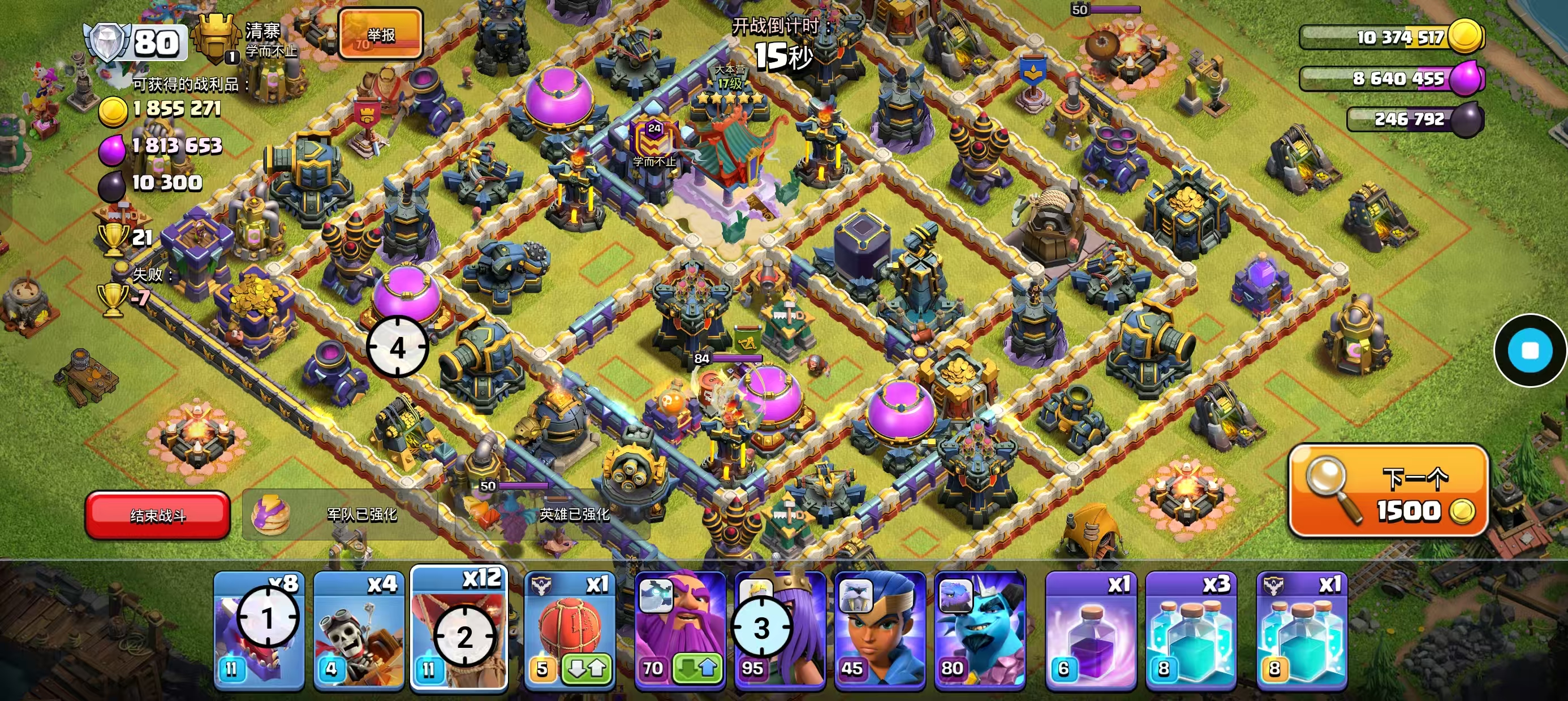Choose the Dragon Rider troop card
Image resolution: width=1568 pixels, height=701 pixels.
coord(359,630)
